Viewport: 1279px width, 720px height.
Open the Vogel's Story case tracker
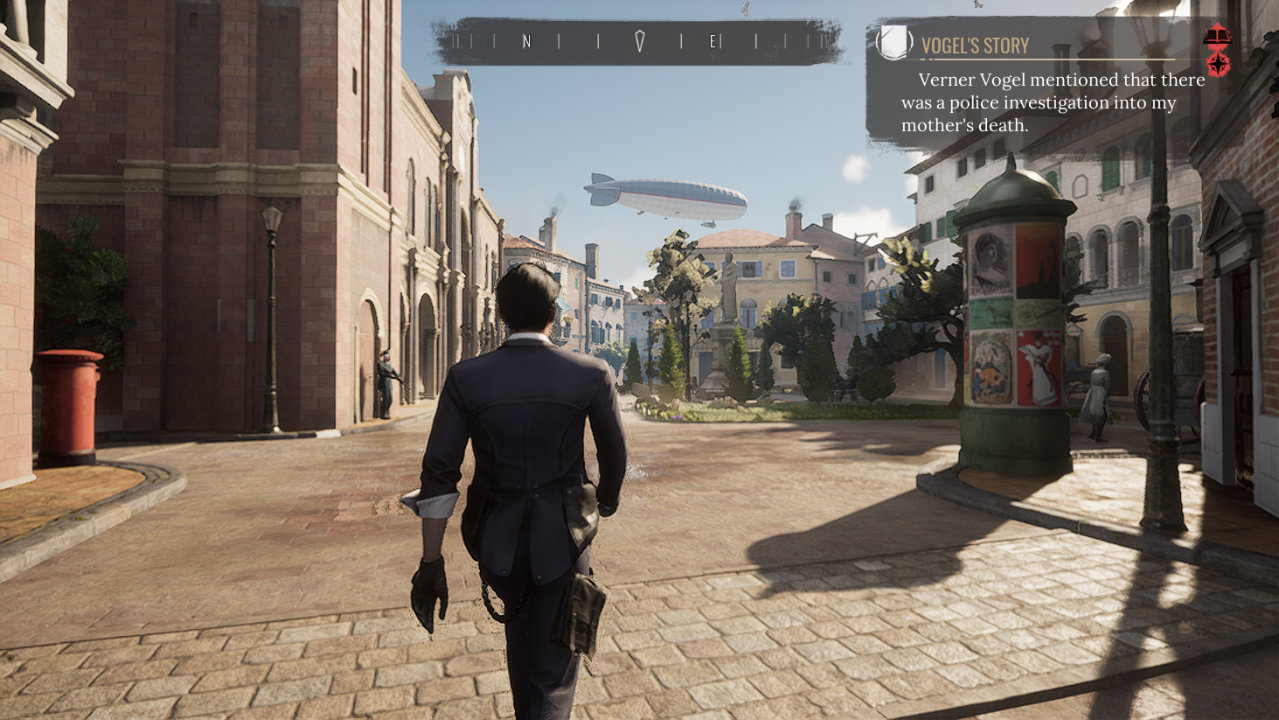974,45
